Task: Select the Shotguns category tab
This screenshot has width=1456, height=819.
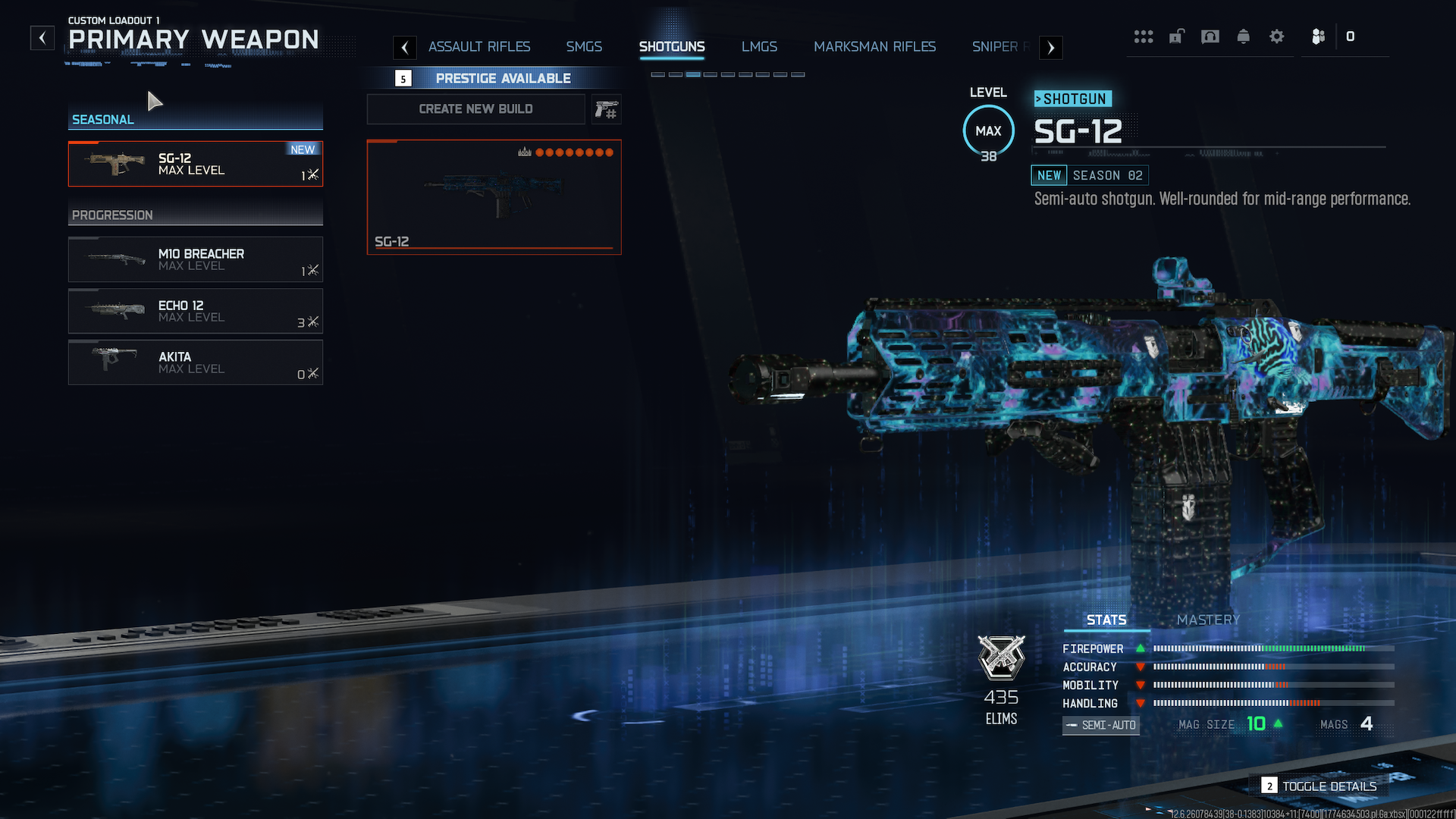Action: 672,47
